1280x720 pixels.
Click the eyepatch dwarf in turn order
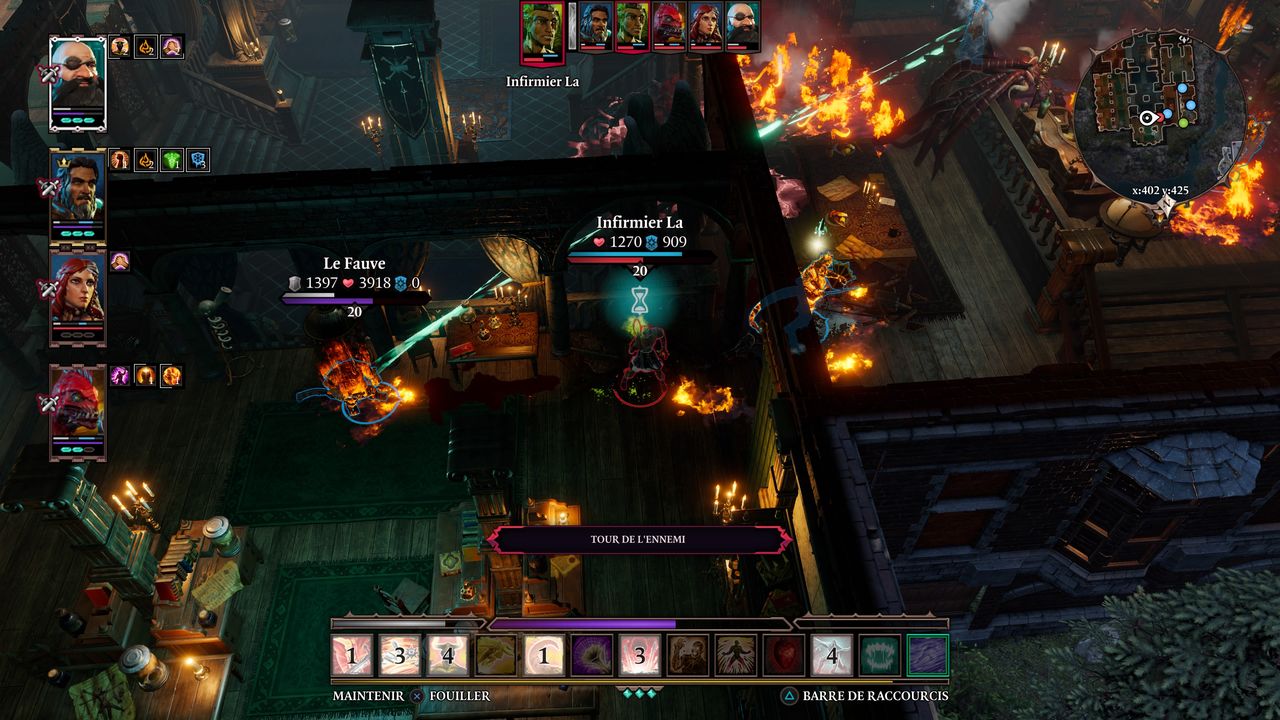[742, 25]
